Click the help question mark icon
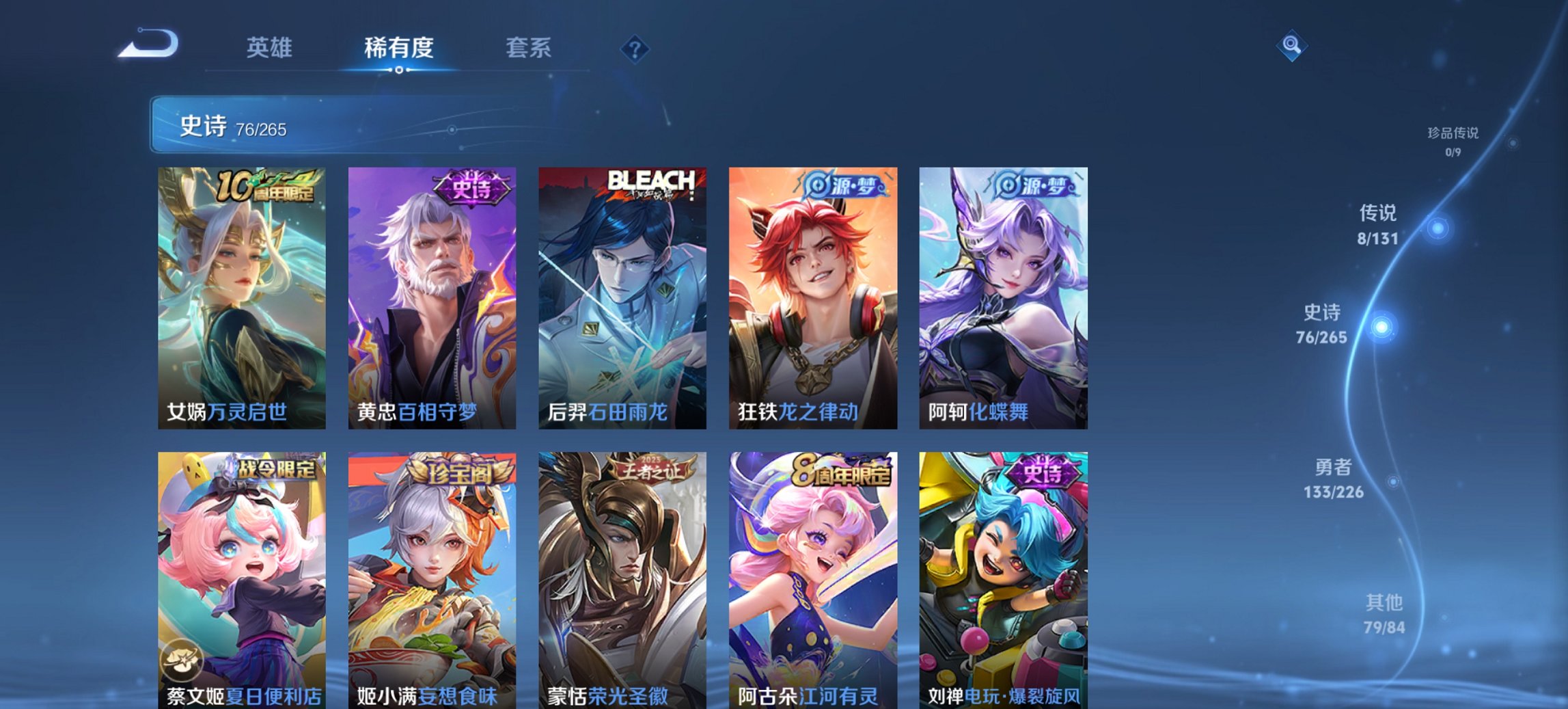 pos(635,49)
